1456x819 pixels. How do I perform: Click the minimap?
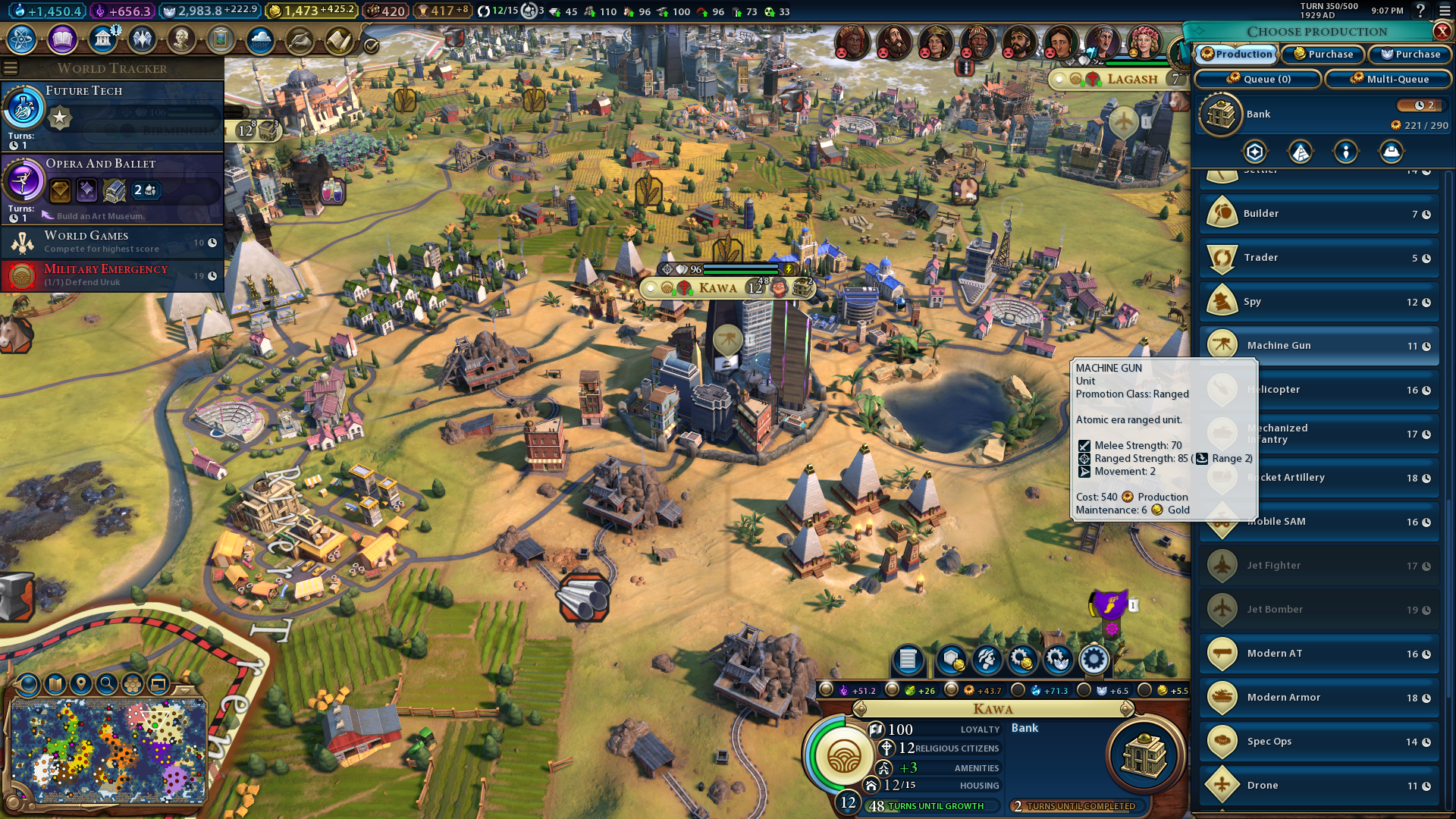pos(108,751)
